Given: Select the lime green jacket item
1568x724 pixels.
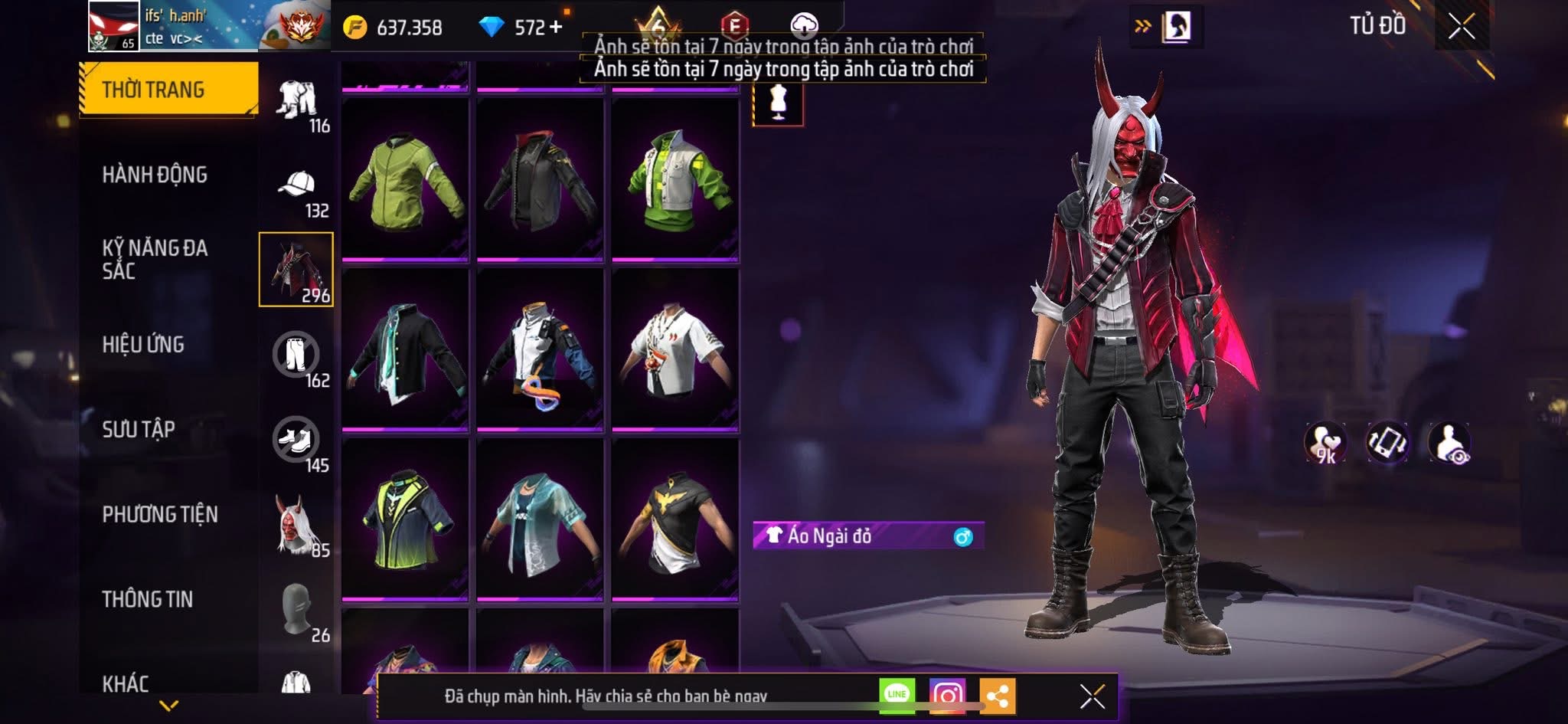Looking at the screenshot, I should pos(405,181).
